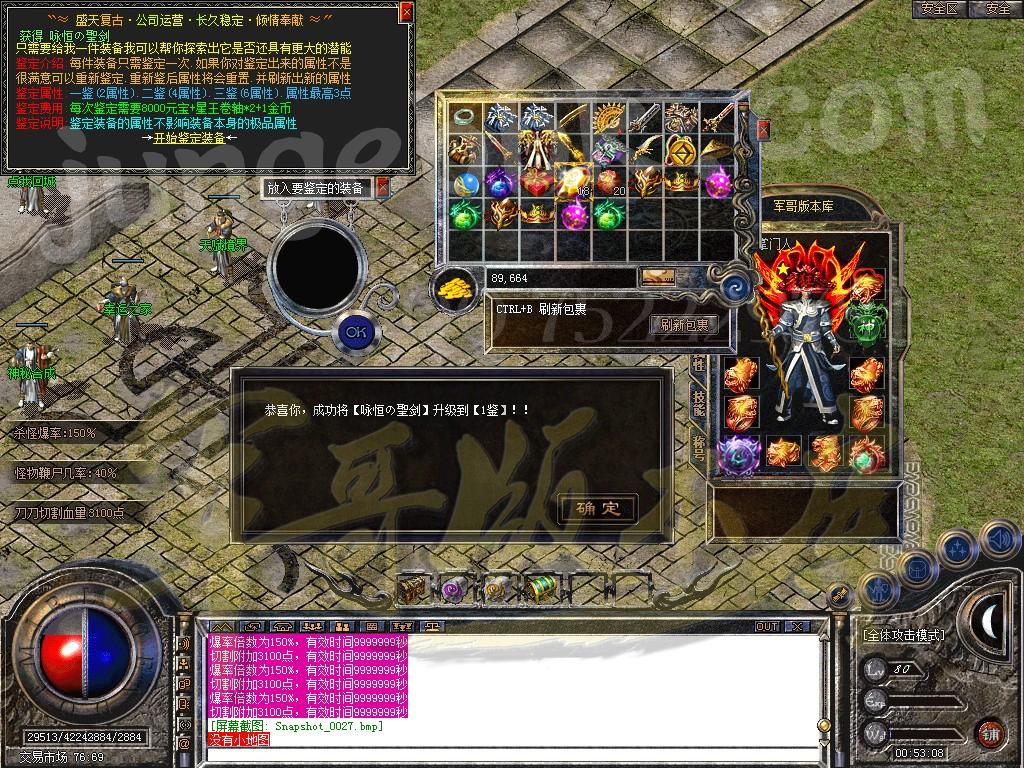The height and width of the screenshot is (768, 1024).
Task: Click the blue OK appraisal button
Action: pos(355,331)
